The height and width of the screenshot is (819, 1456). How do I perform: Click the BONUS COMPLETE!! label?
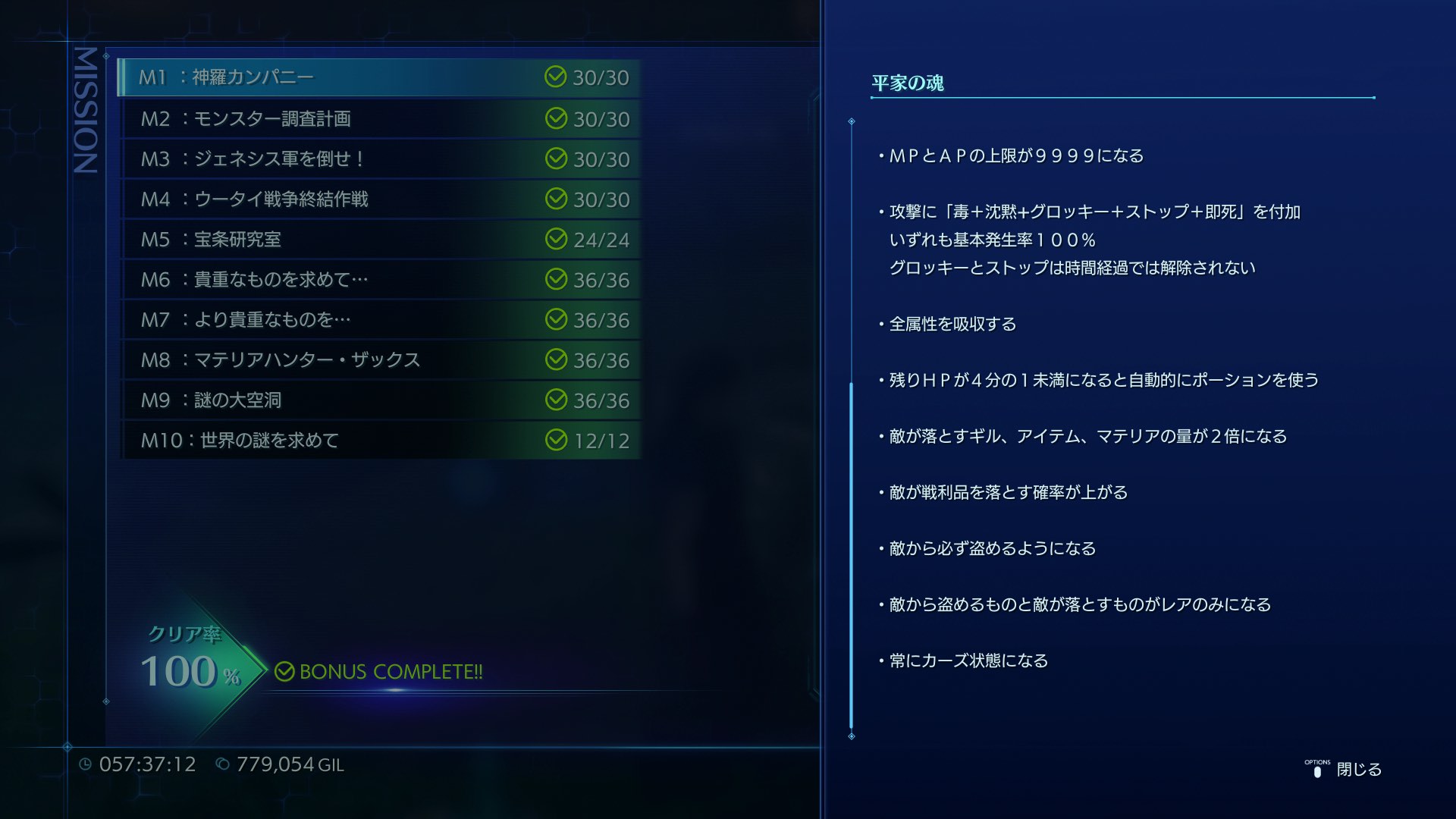(391, 671)
